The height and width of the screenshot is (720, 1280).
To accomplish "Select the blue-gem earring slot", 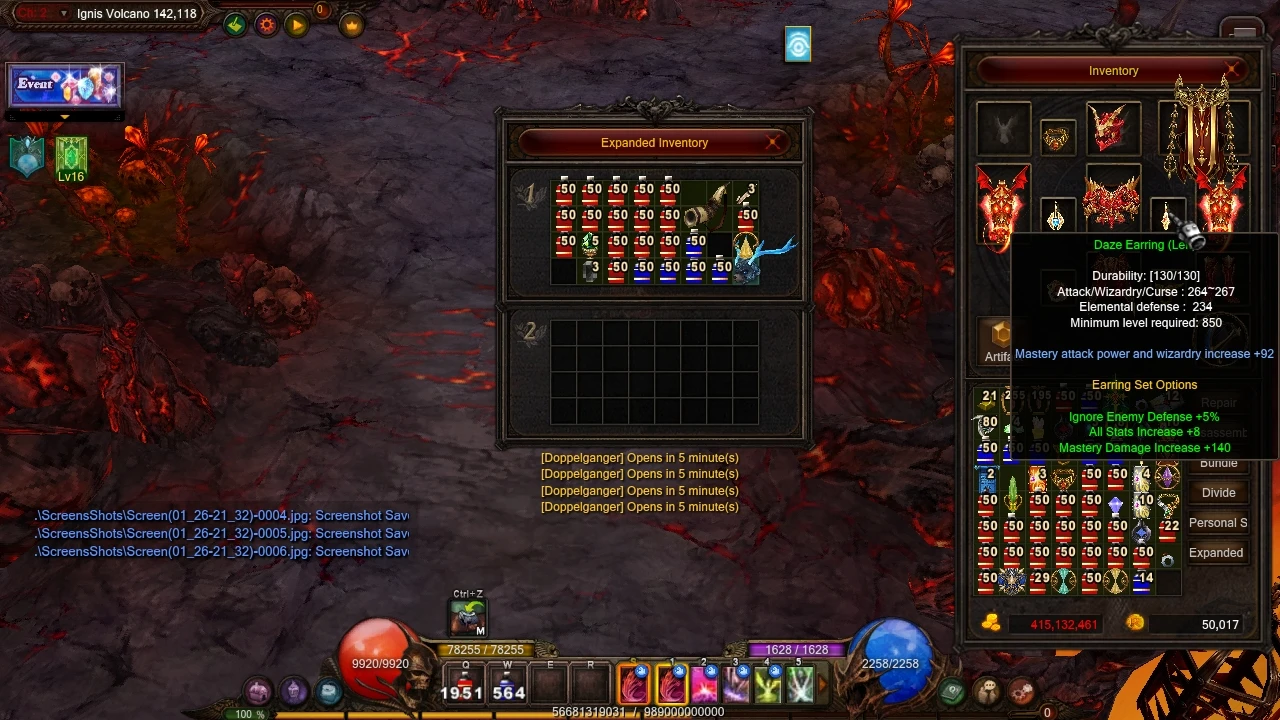I will (x=1056, y=216).
